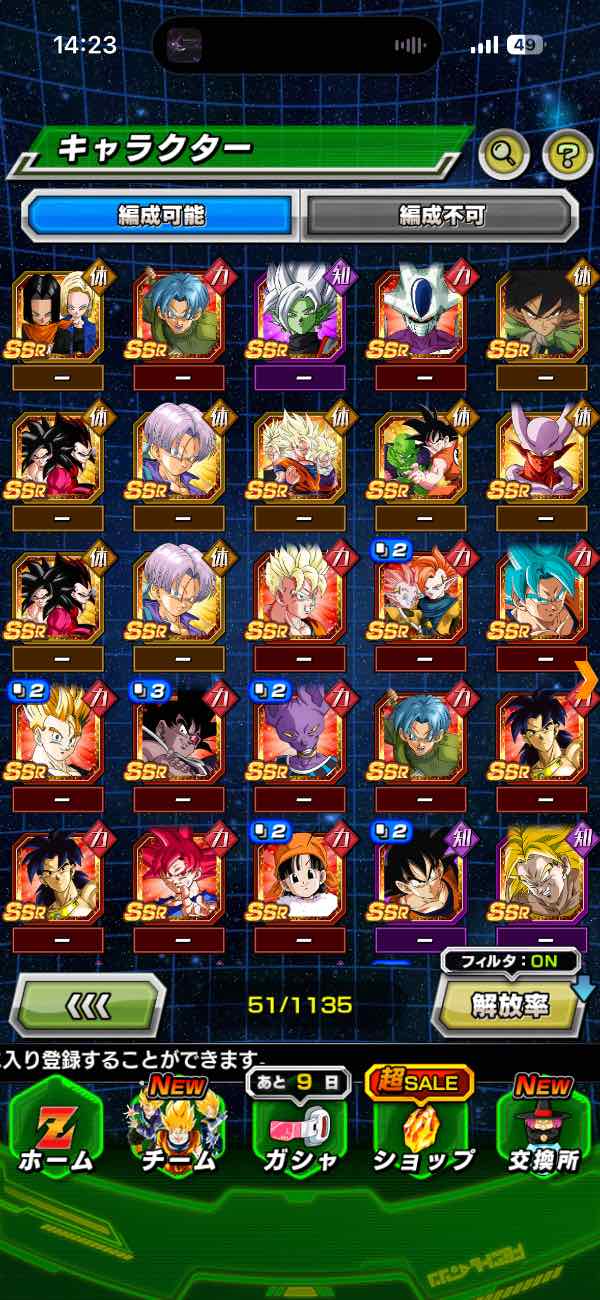Switch to the 編成可能 tab
The height and width of the screenshot is (1300, 600).
point(160,214)
